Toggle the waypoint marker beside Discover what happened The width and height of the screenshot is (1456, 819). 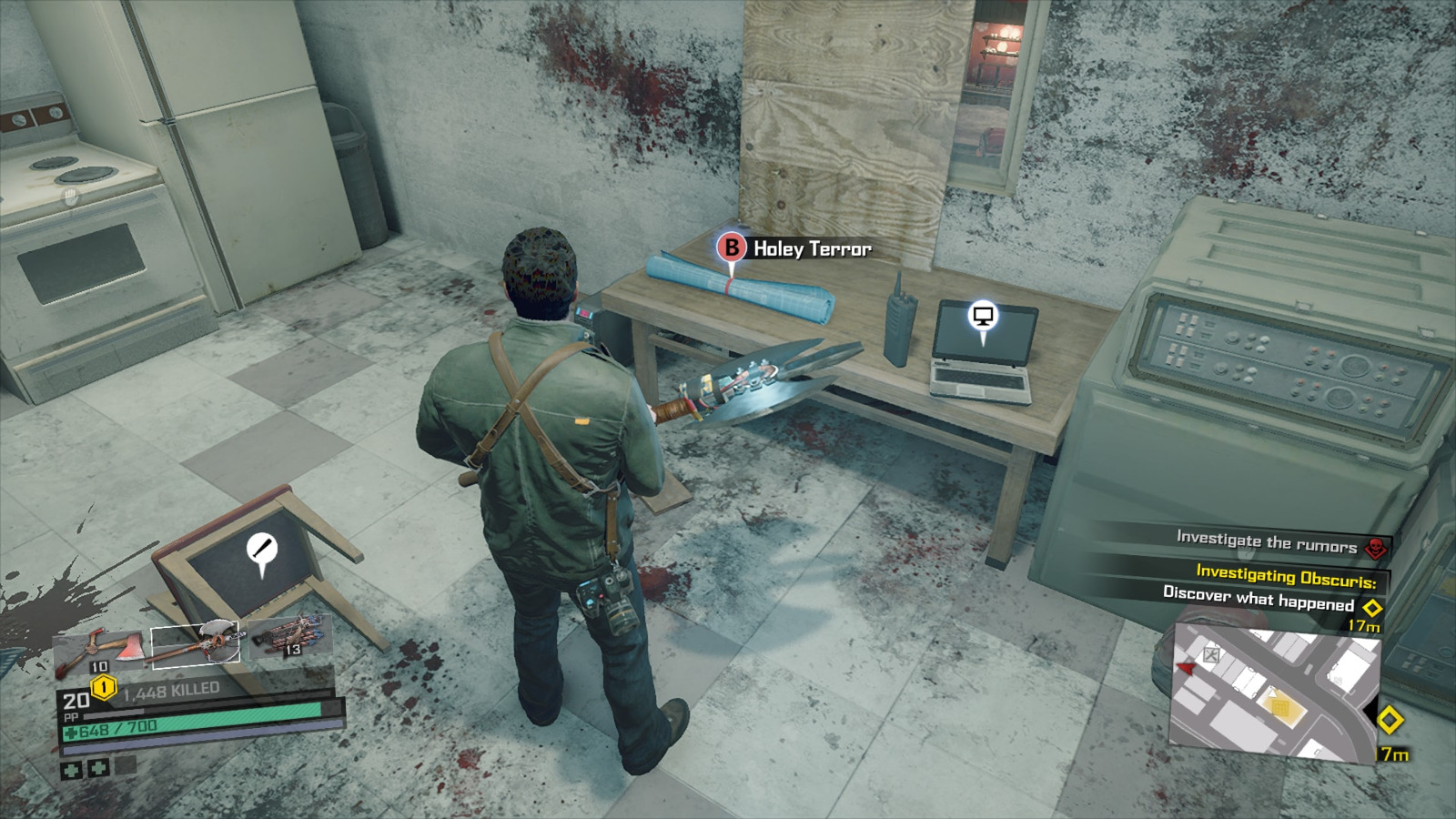point(1372,607)
